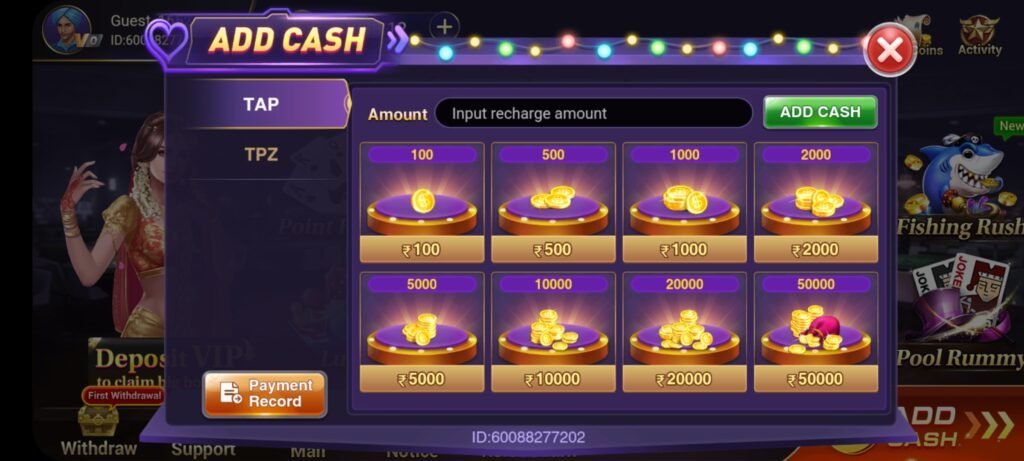Switch to the TPZ payment tab
This screenshot has width=1024, height=461.
coord(261,155)
